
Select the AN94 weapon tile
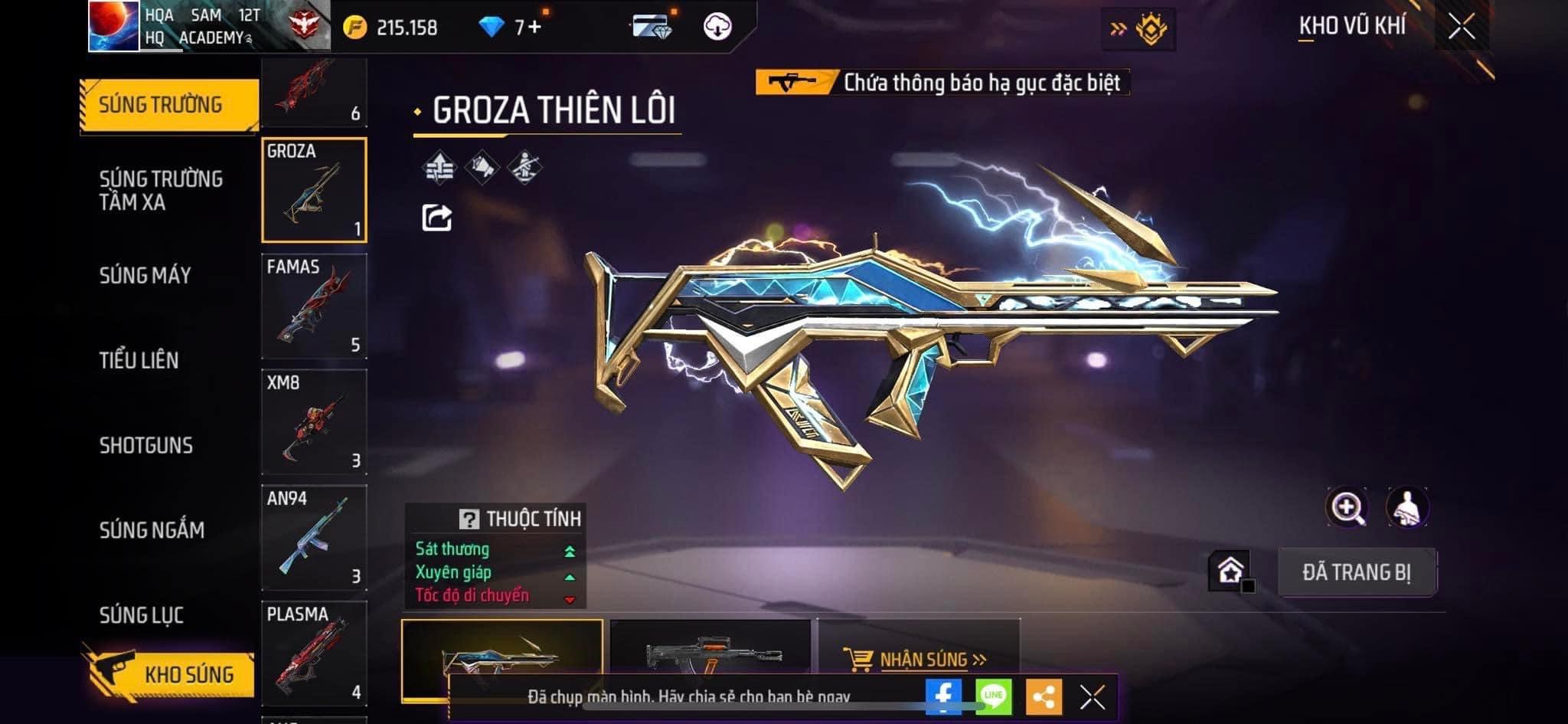(x=314, y=538)
